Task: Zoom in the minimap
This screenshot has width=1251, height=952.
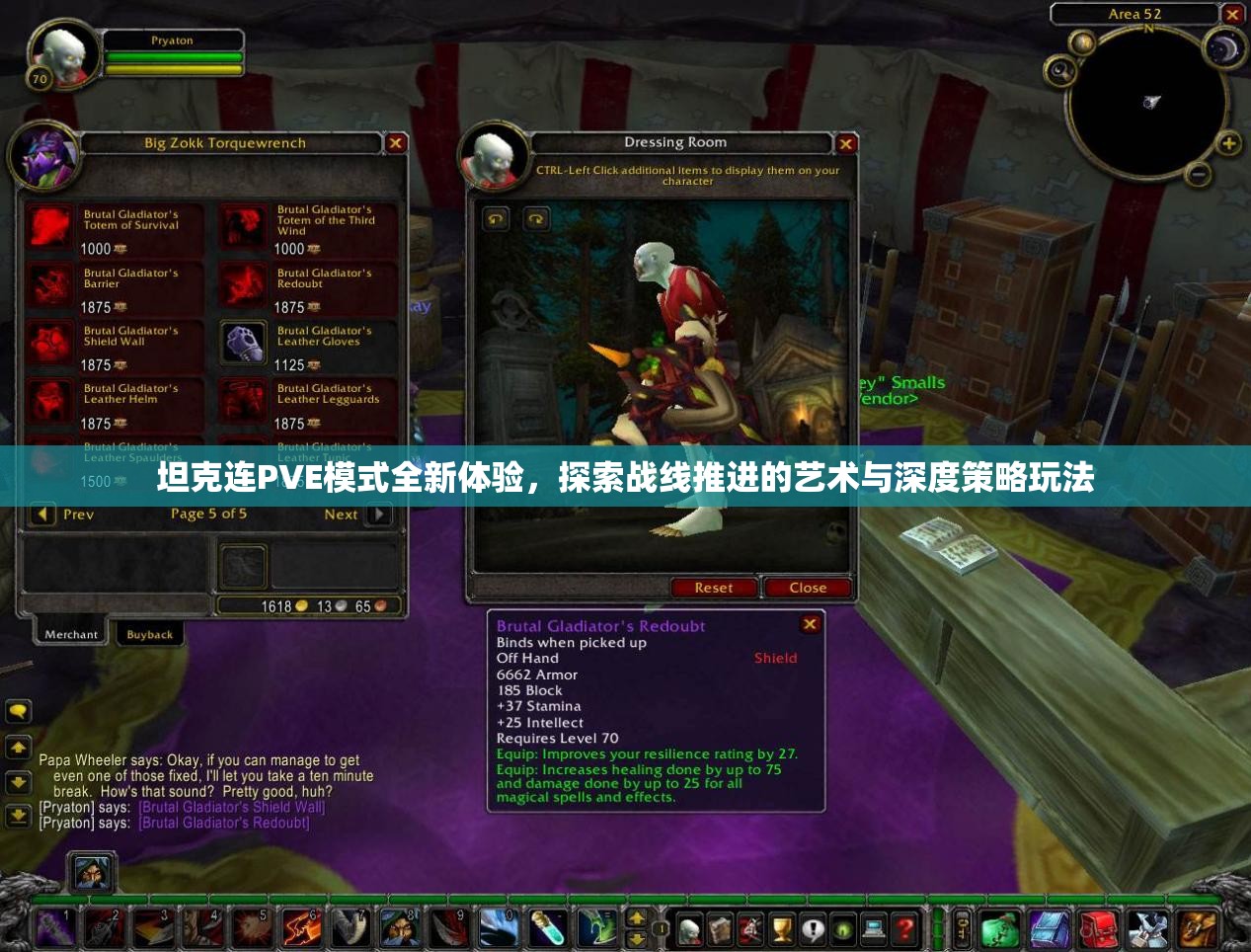Action: click(x=1228, y=143)
